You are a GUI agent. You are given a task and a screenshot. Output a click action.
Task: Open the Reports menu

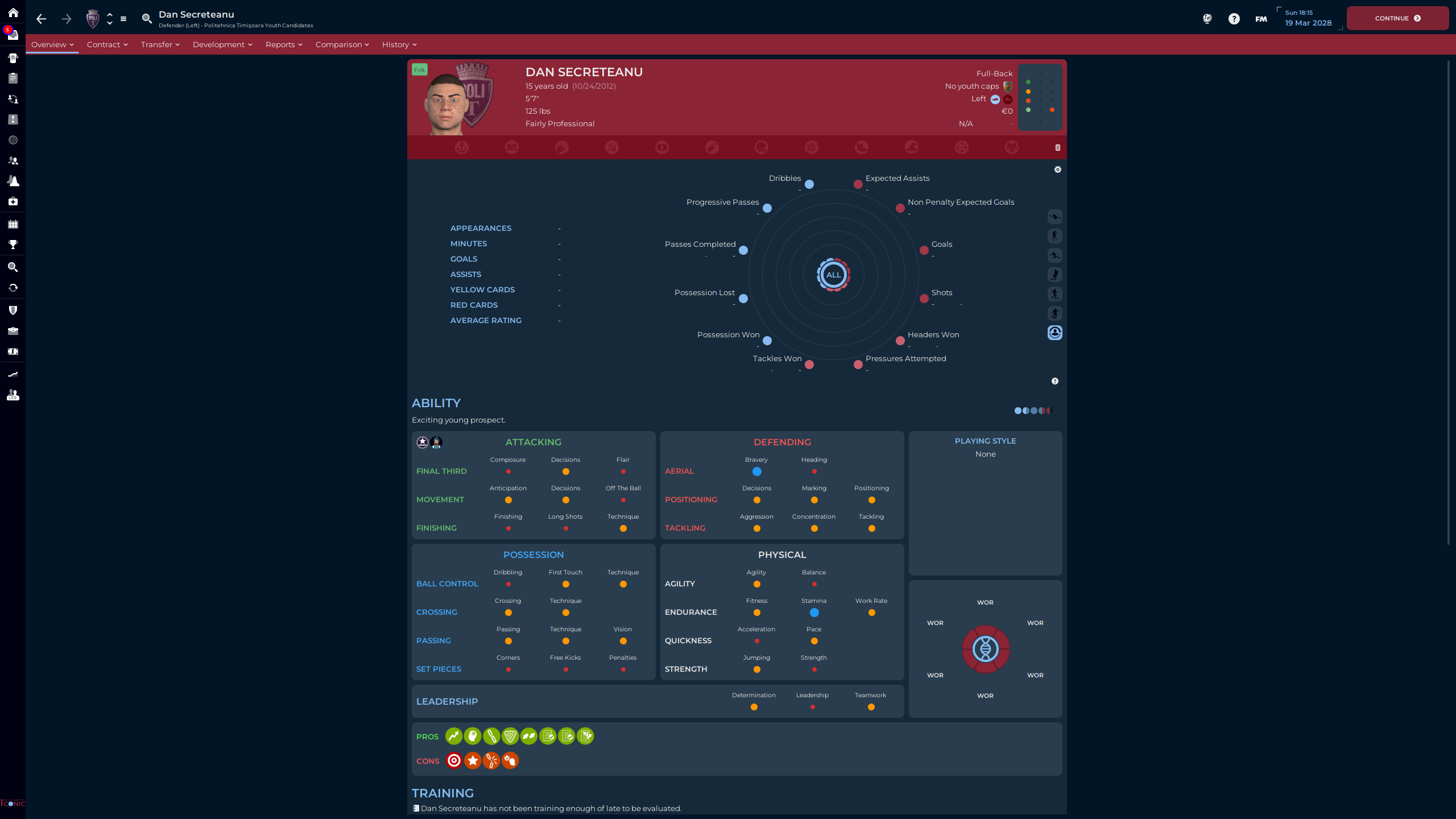pyautogui.click(x=283, y=44)
